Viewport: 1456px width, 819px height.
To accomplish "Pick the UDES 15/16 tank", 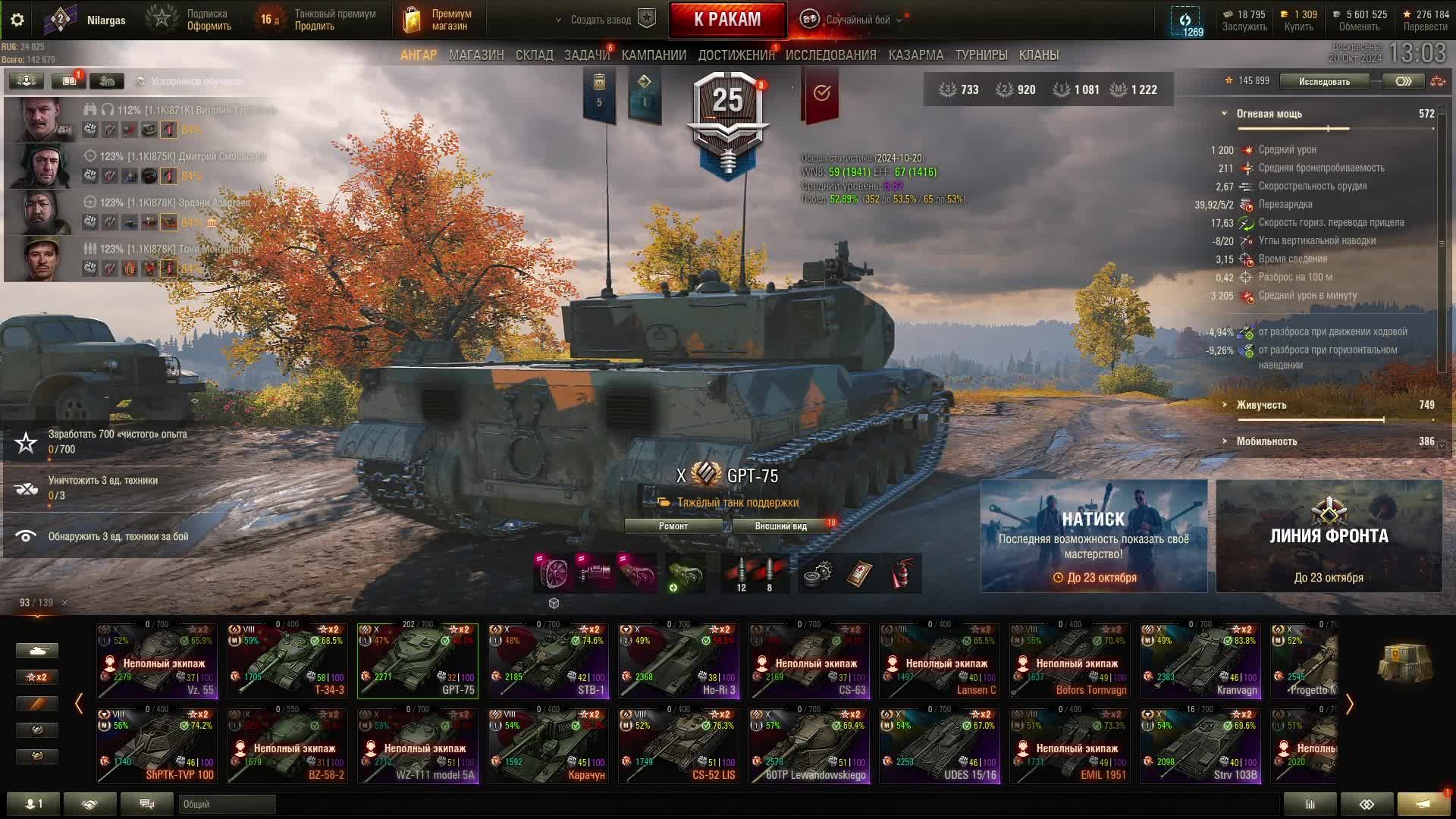I will pos(940,746).
